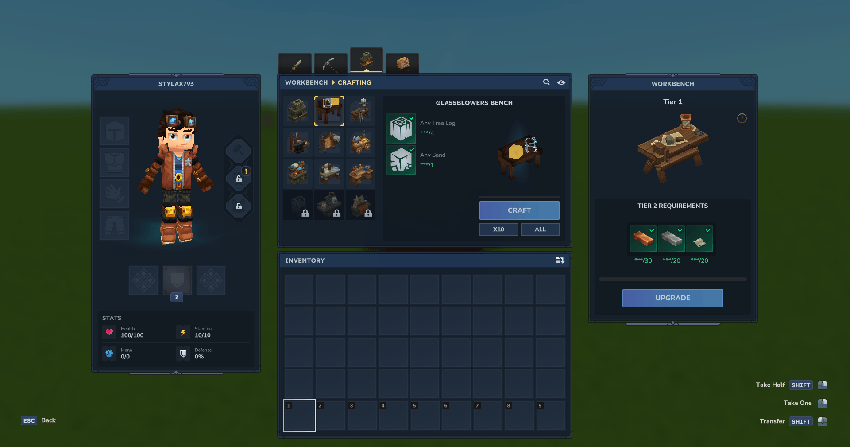Open the wooden chest category tab

coord(402,64)
